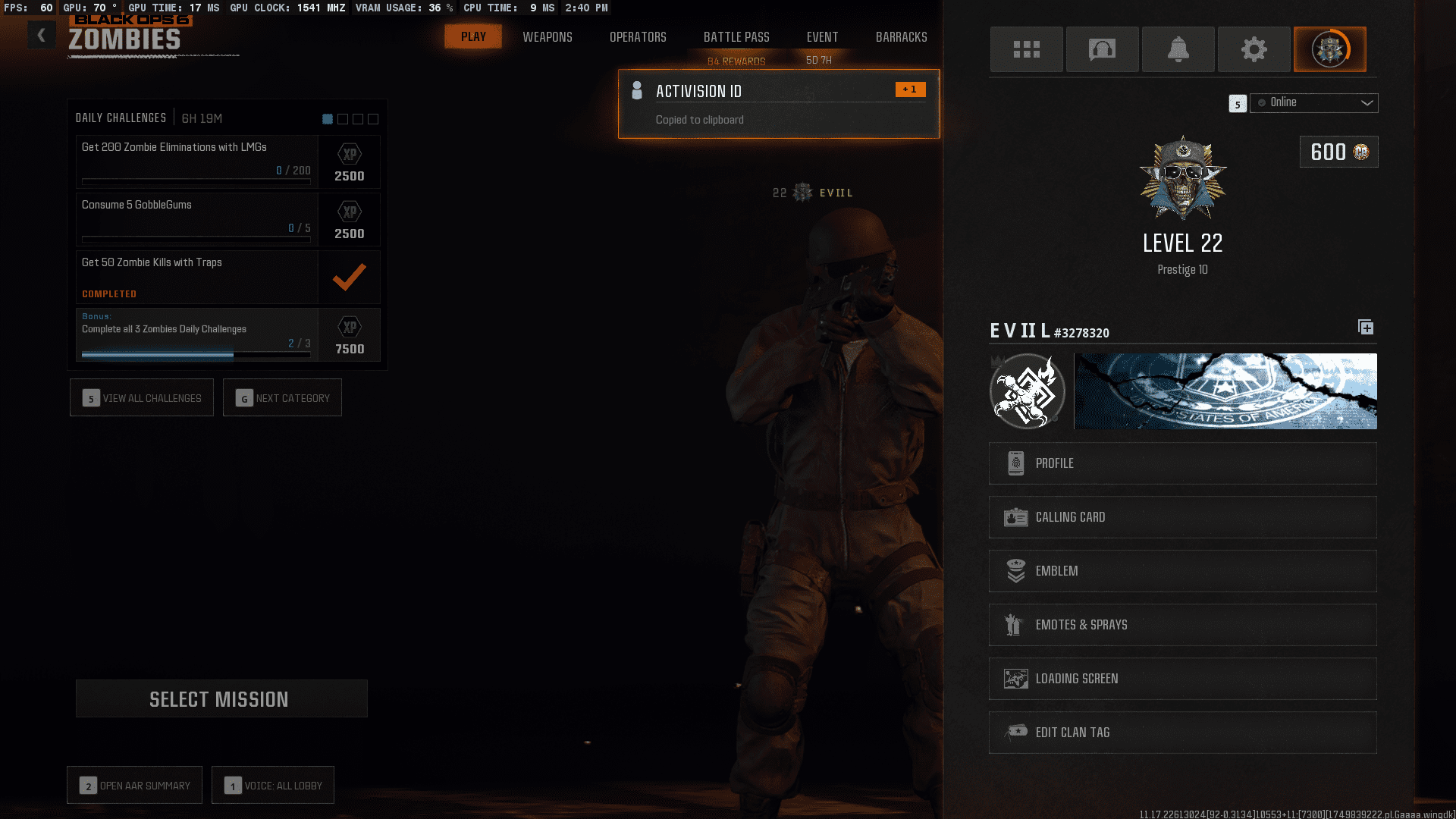Open the Barracks tab
Image resolution: width=1456 pixels, height=819 pixels.
(902, 36)
